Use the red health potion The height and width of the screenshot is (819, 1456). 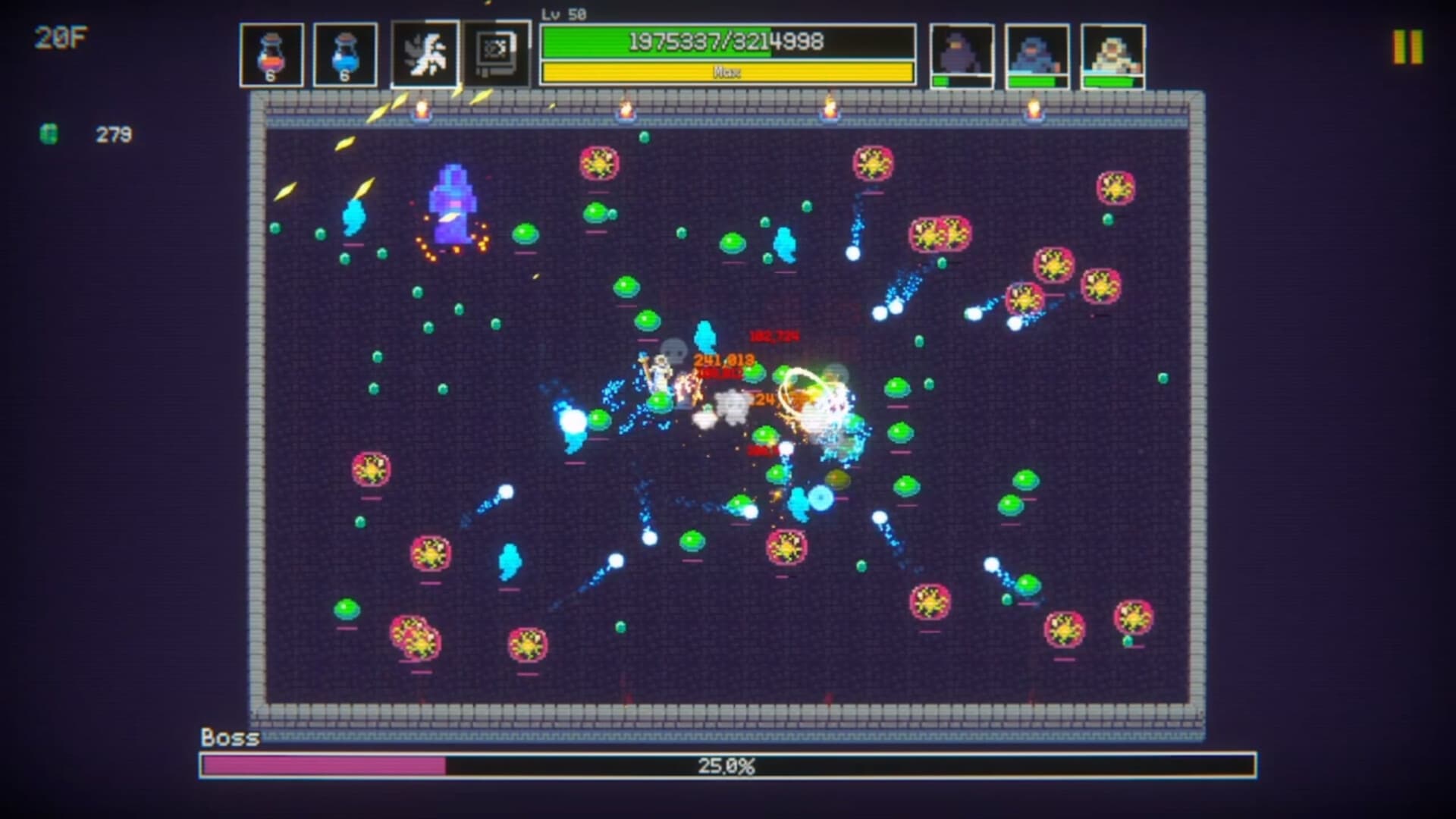point(272,52)
